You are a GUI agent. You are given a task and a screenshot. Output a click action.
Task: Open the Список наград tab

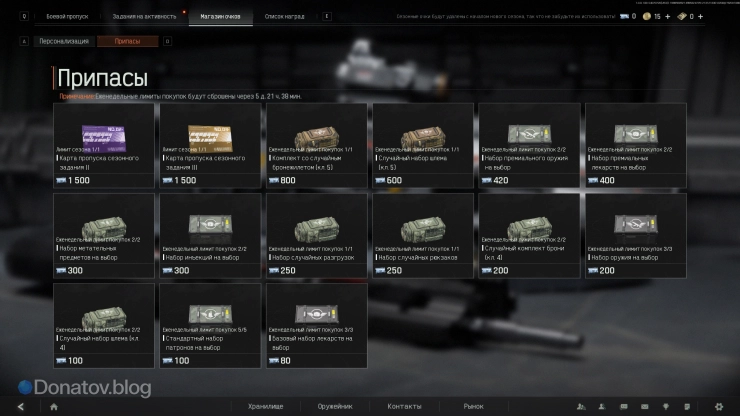pos(285,17)
